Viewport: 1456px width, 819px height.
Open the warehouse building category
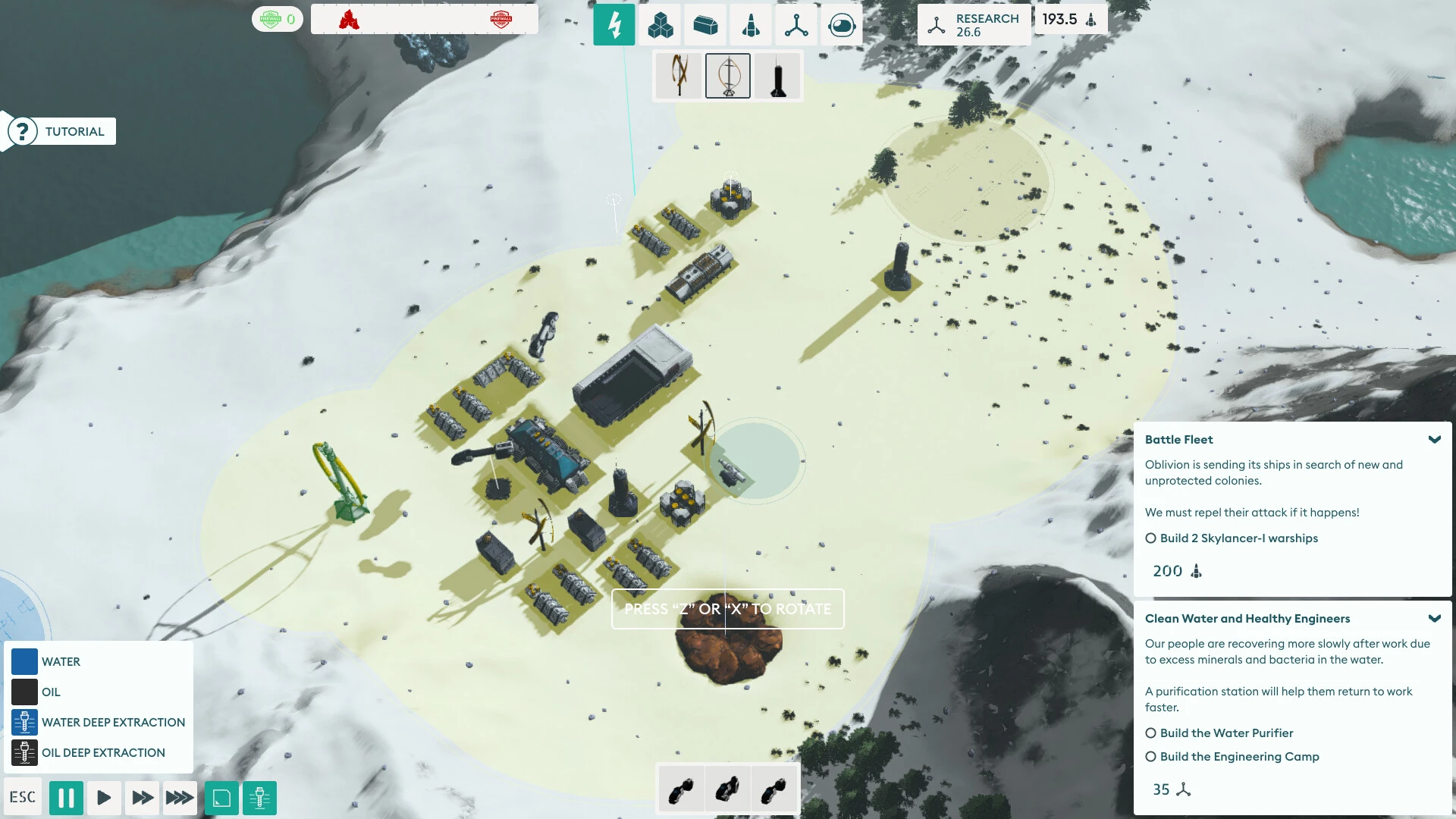tap(705, 25)
